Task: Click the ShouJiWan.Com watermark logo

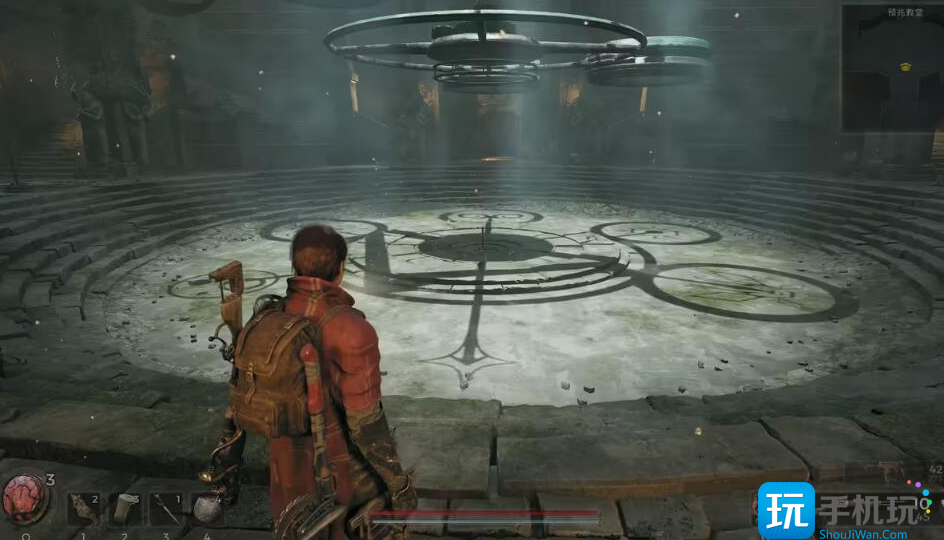Action: [847, 511]
